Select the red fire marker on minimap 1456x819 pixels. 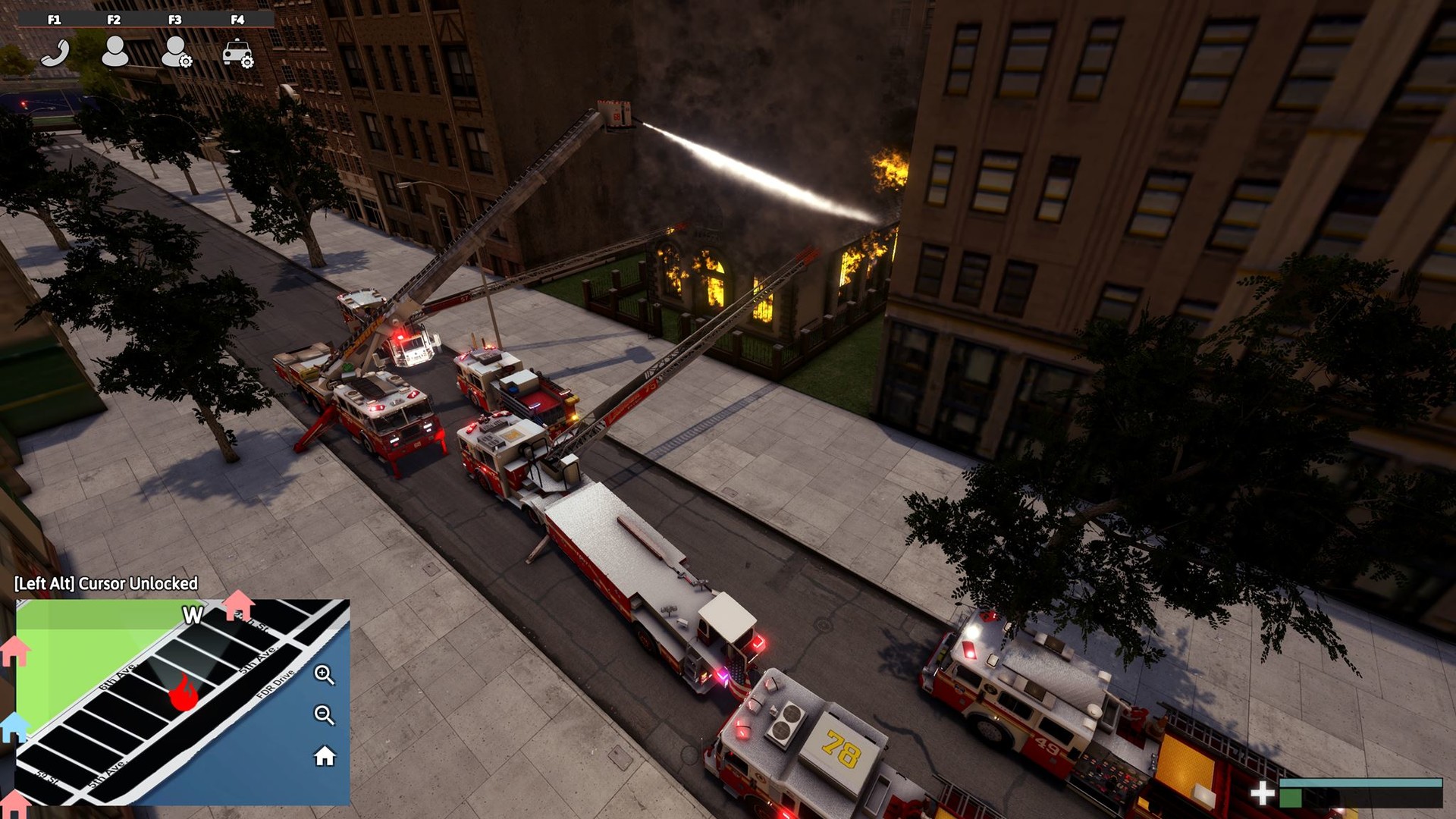[x=183, y=692]
